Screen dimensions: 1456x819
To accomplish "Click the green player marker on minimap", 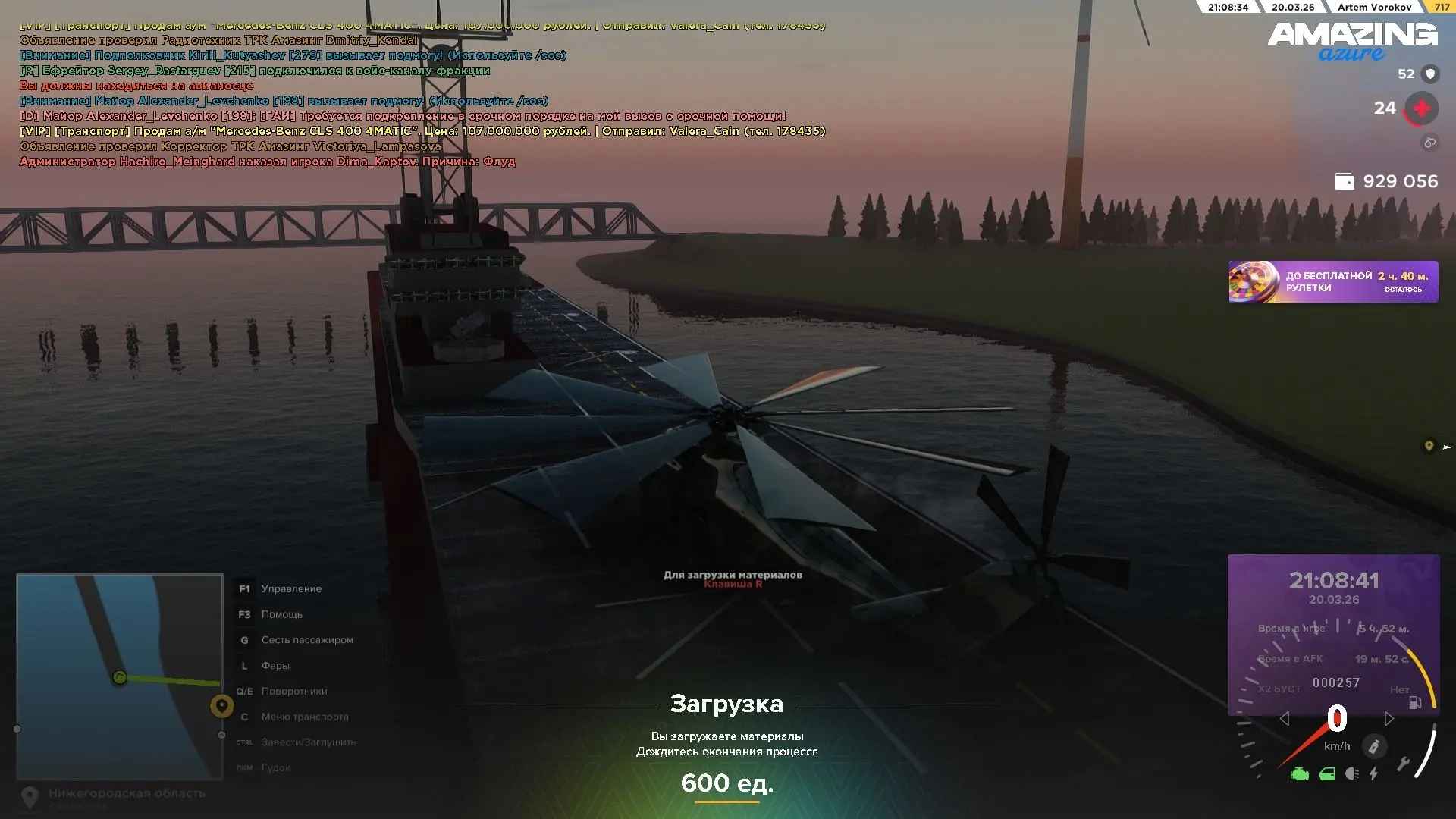I will (x=119, y=677).
